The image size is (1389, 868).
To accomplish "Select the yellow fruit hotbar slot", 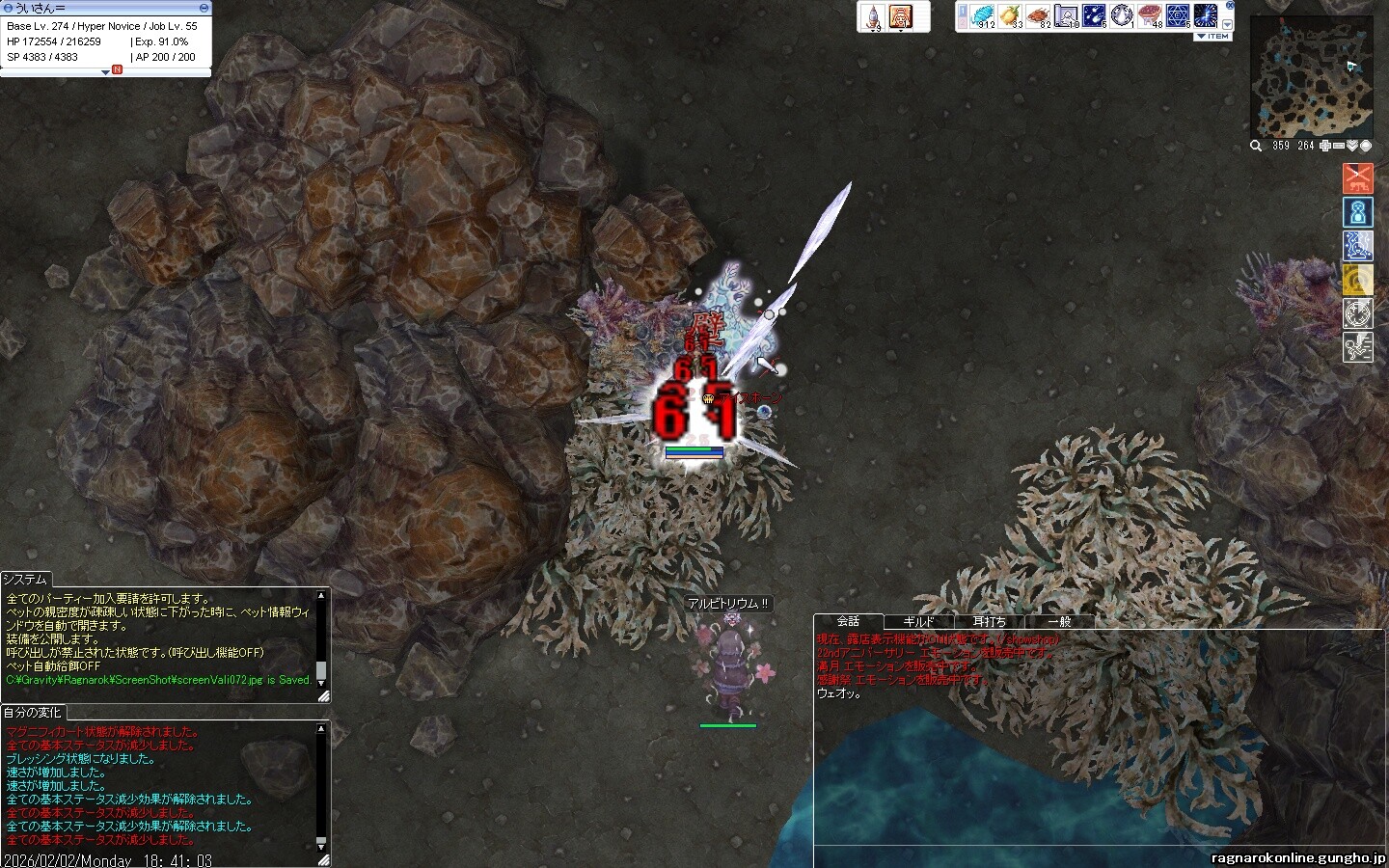I will coord(1010,15).
